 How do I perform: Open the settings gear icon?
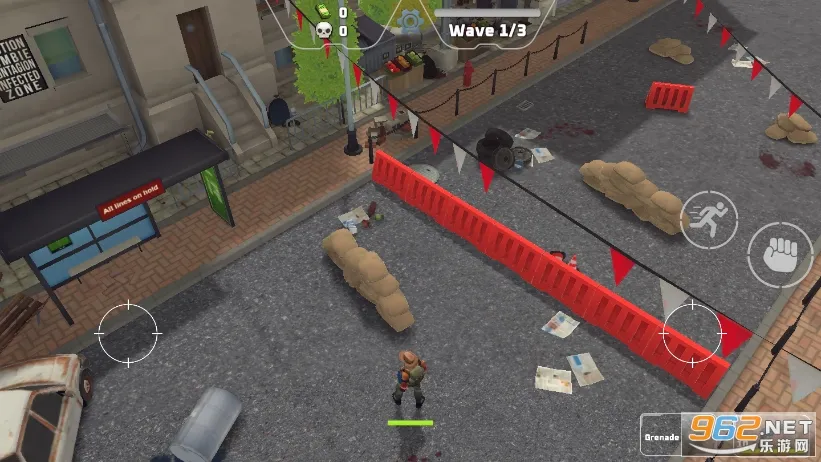[x=407, y=20]
